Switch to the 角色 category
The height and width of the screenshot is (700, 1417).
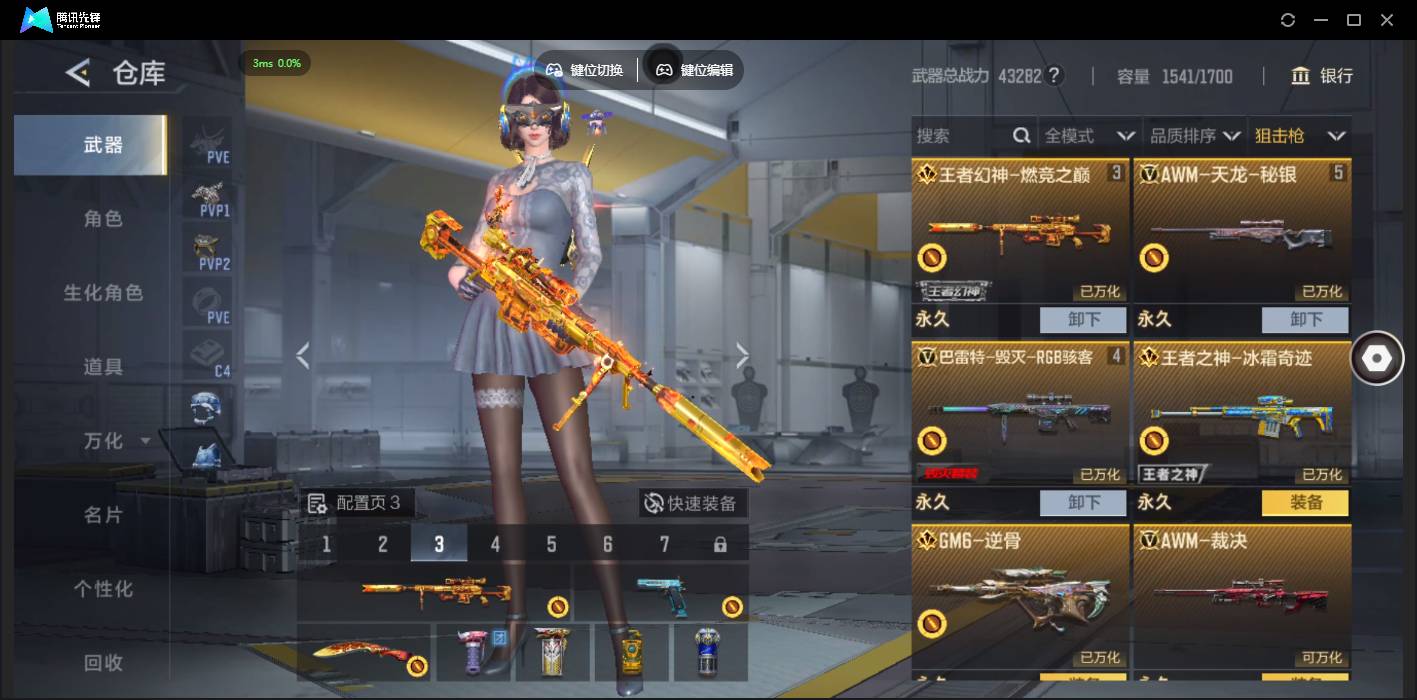[103, 219]
